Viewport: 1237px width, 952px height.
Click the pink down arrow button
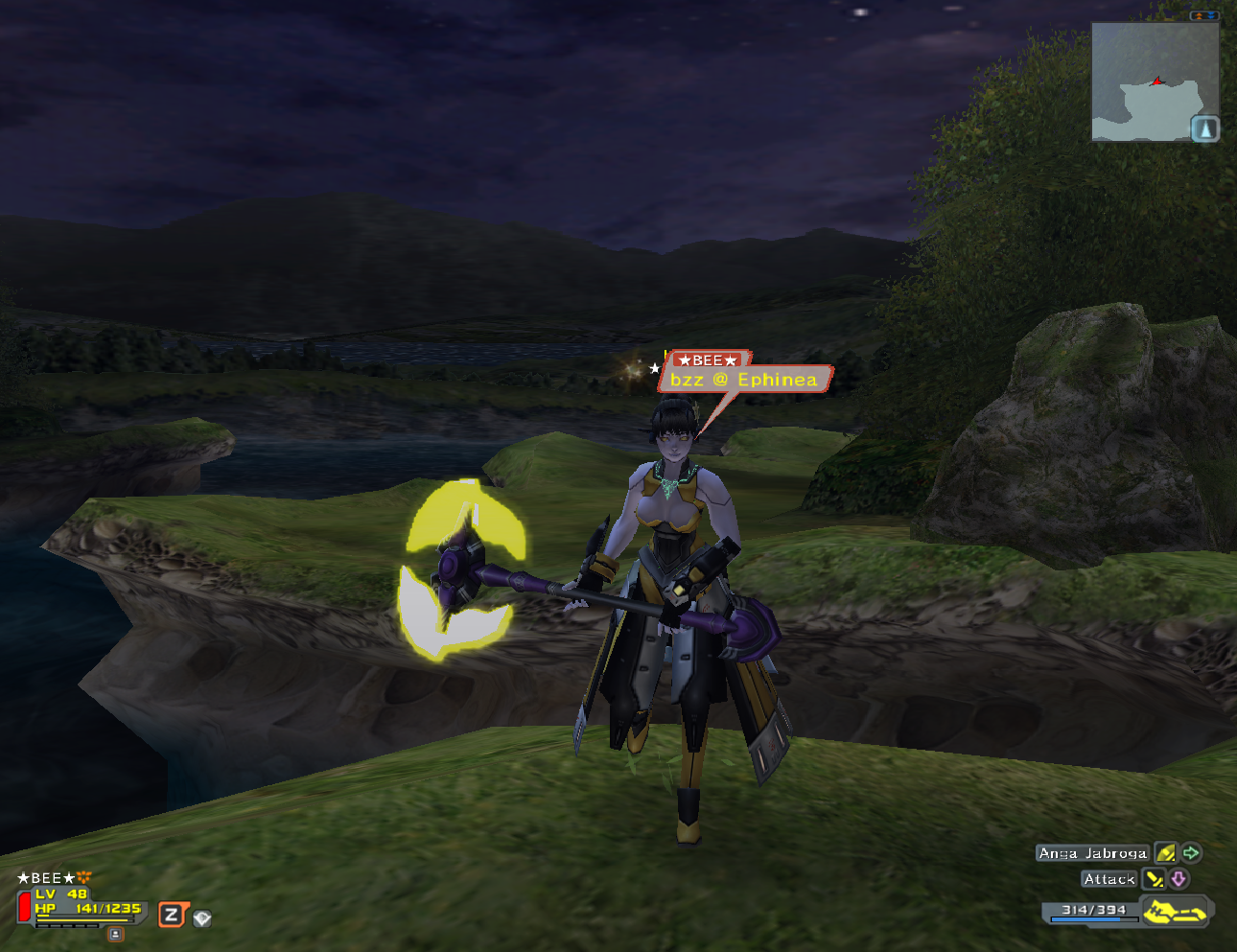[1179, 878]
